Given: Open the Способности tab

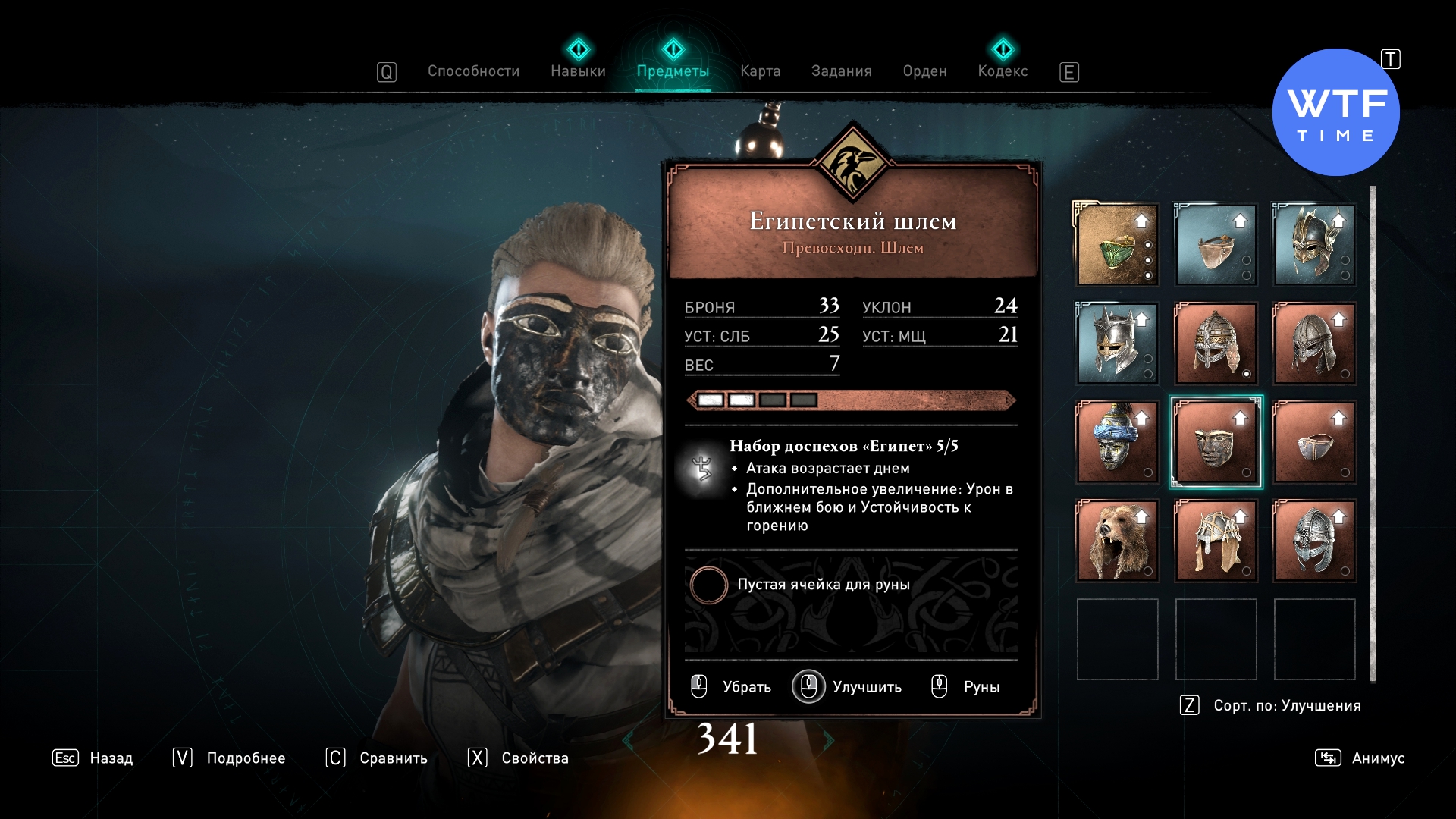Looking at the screenshot, I should 473,71.
